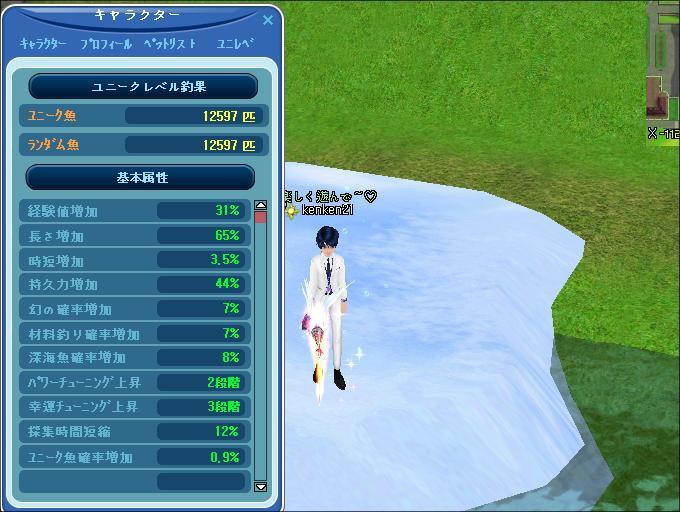Select the 長さ増加 attribute row

click(x=133, y=236)
